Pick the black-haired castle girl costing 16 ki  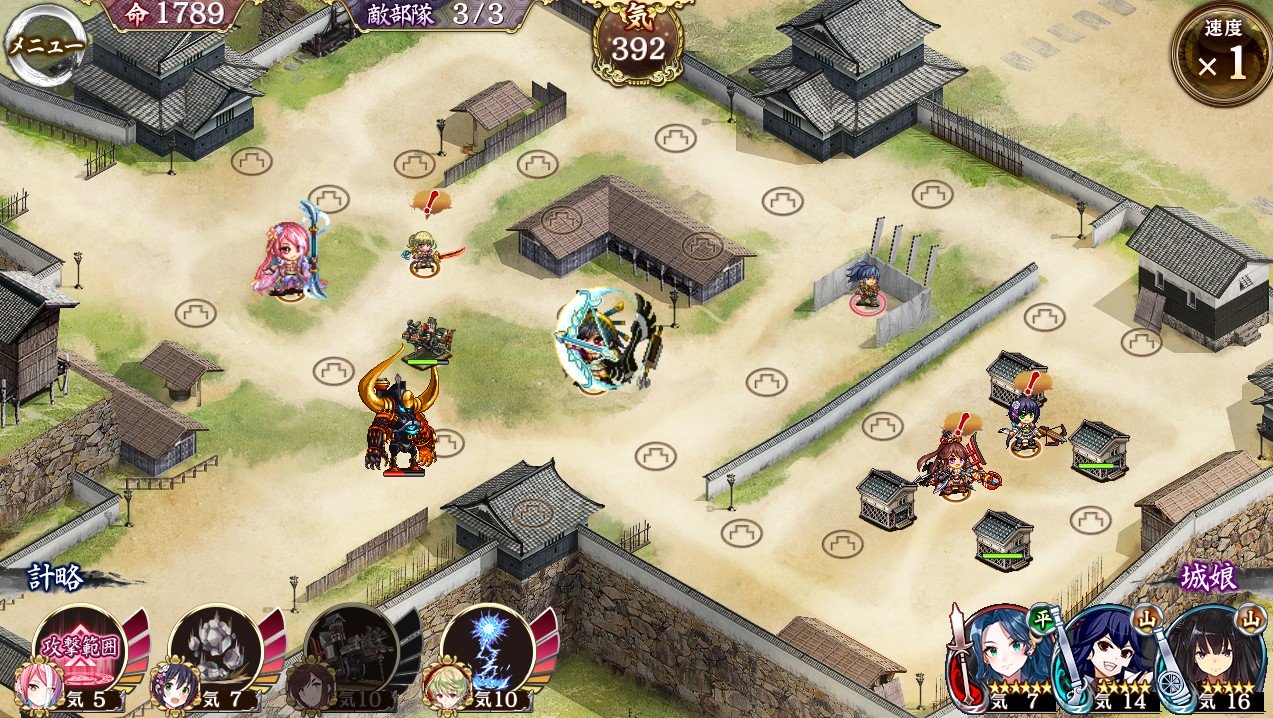[1214, 657]
